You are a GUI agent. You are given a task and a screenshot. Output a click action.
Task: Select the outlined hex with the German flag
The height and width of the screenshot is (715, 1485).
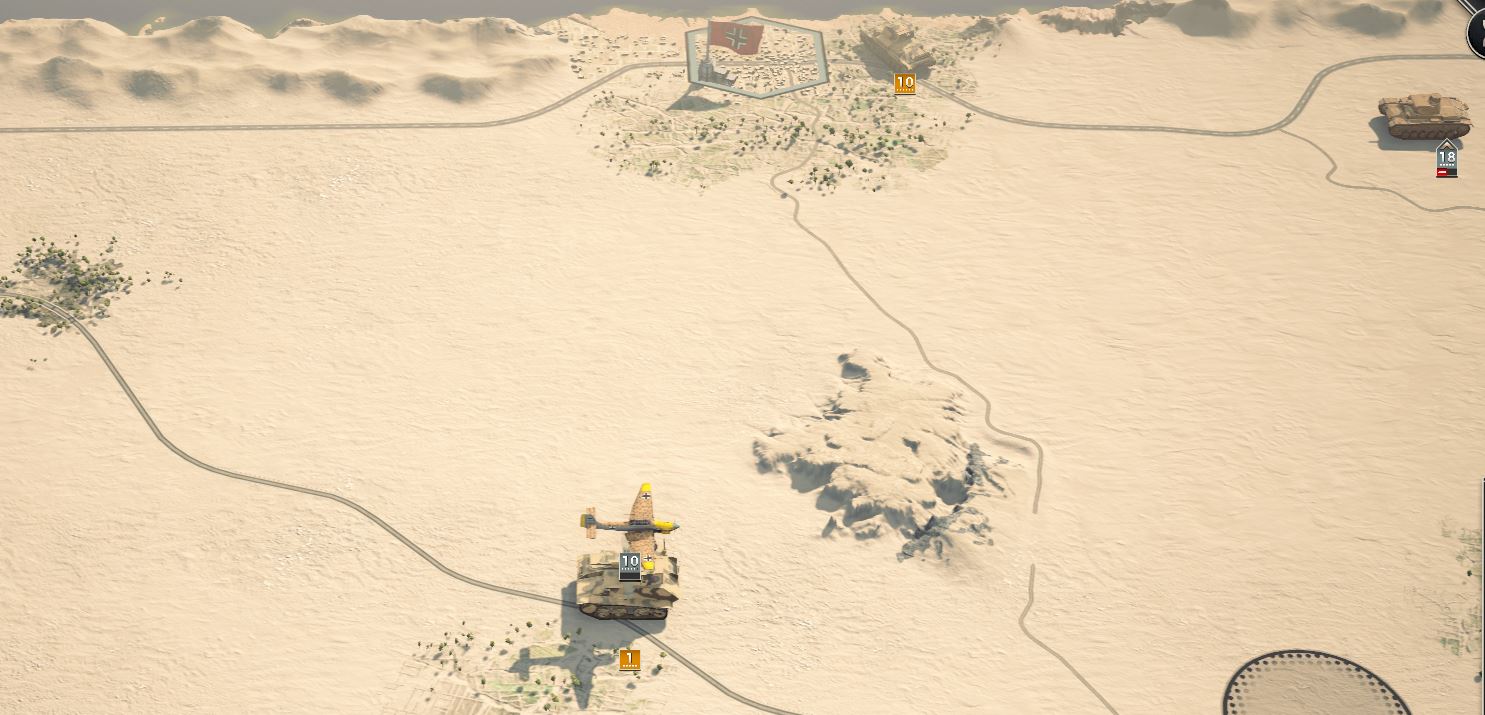754,60
